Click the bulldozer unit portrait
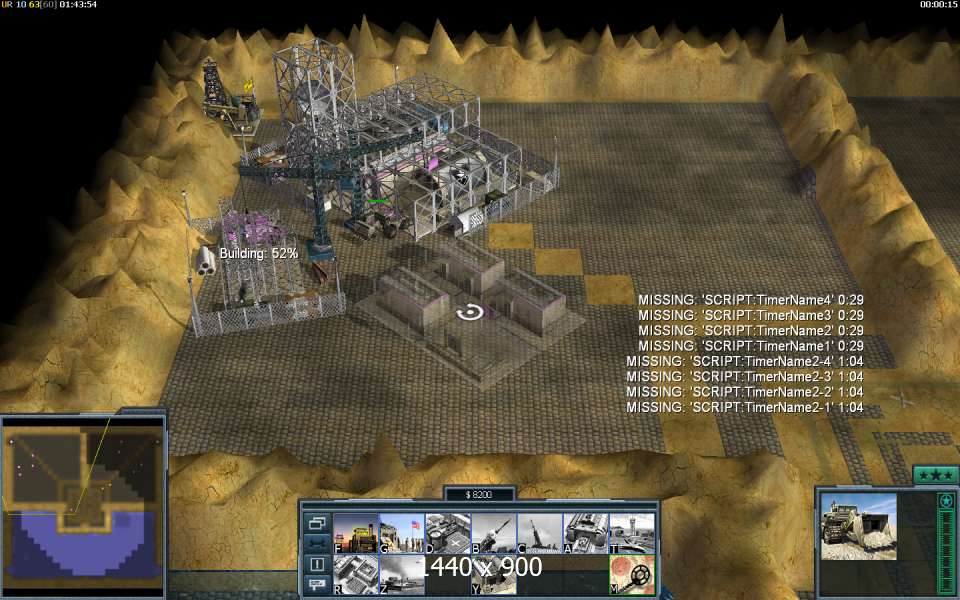Screen dimensions: 960x600 pos(859,526)
